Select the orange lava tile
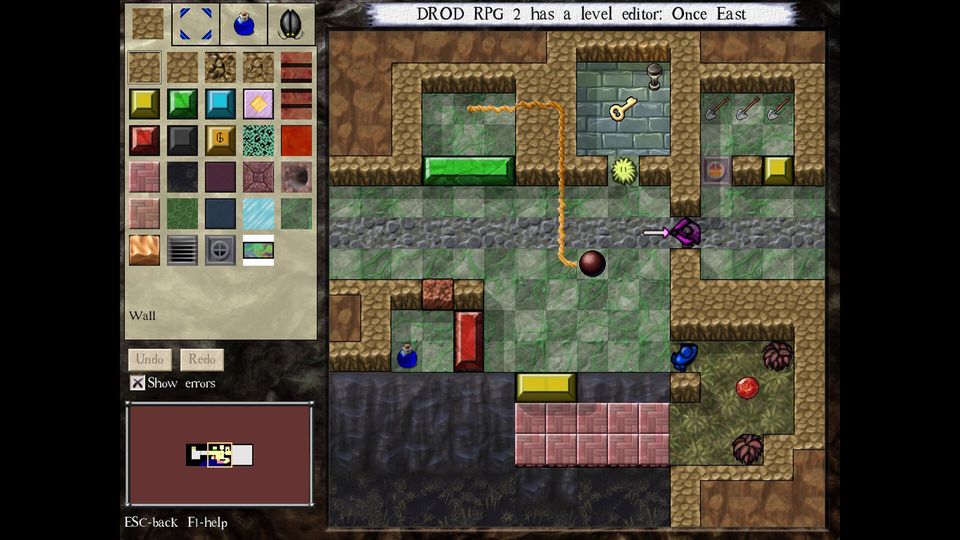The width and height of the screenshot is (960, 540). pos(144,250)
